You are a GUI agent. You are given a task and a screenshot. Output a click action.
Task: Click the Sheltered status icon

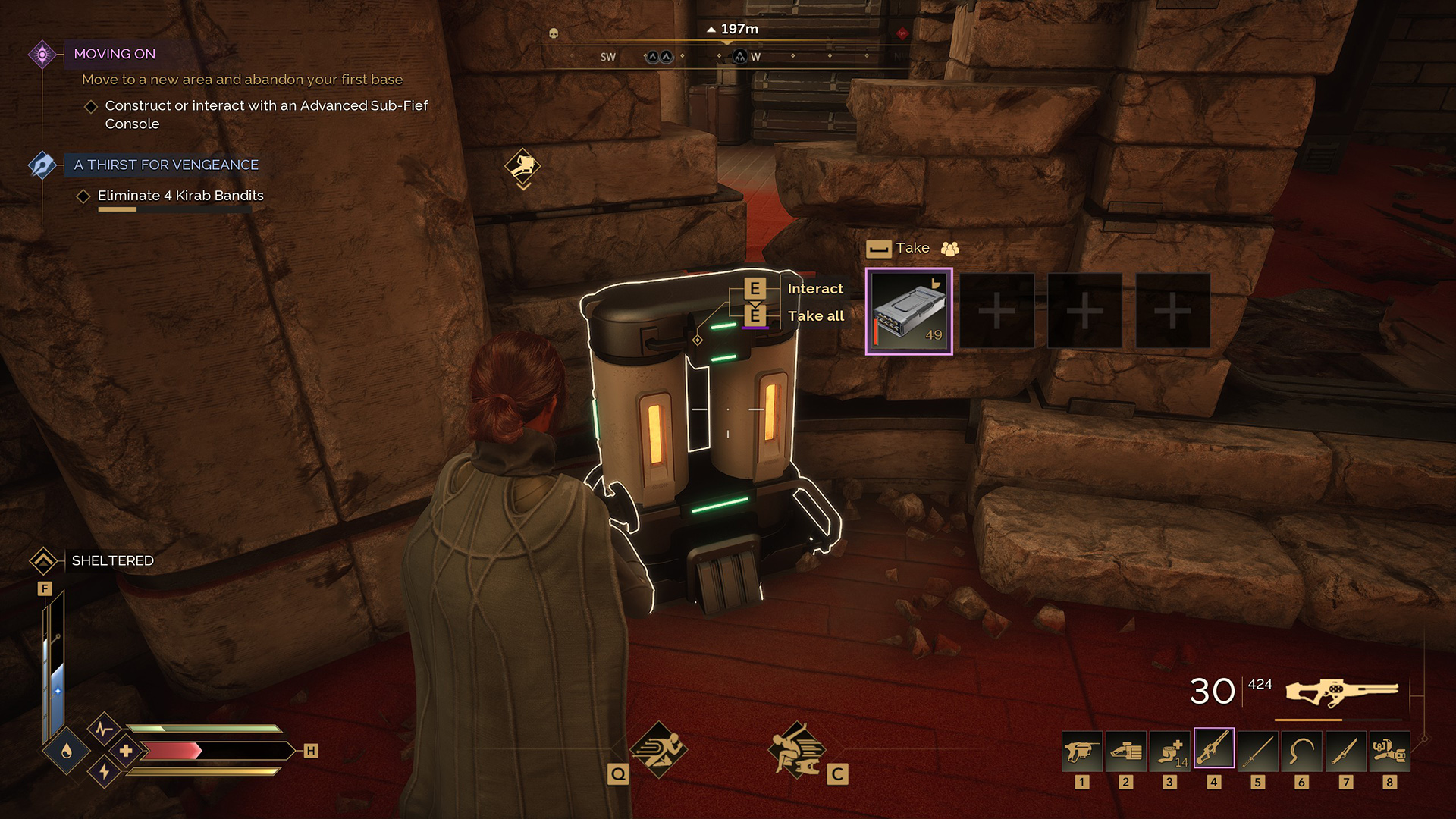[x=43, y=561]
